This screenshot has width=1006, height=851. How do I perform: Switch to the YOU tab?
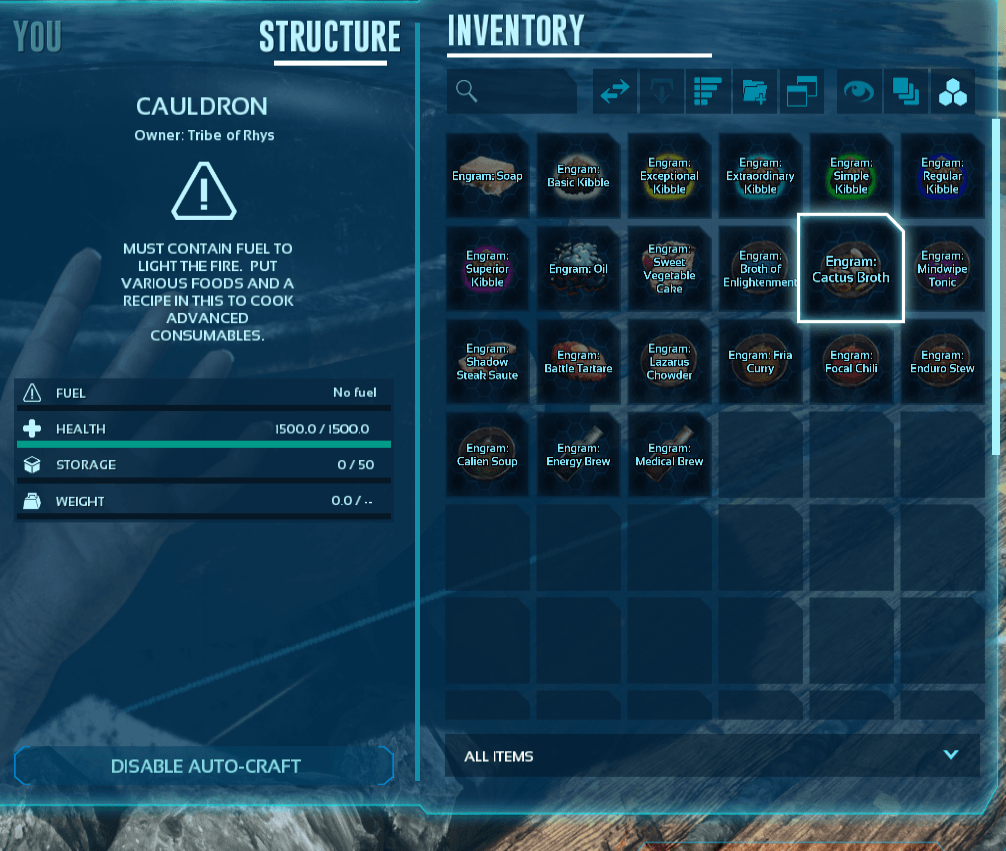click(x=38, y=37)
